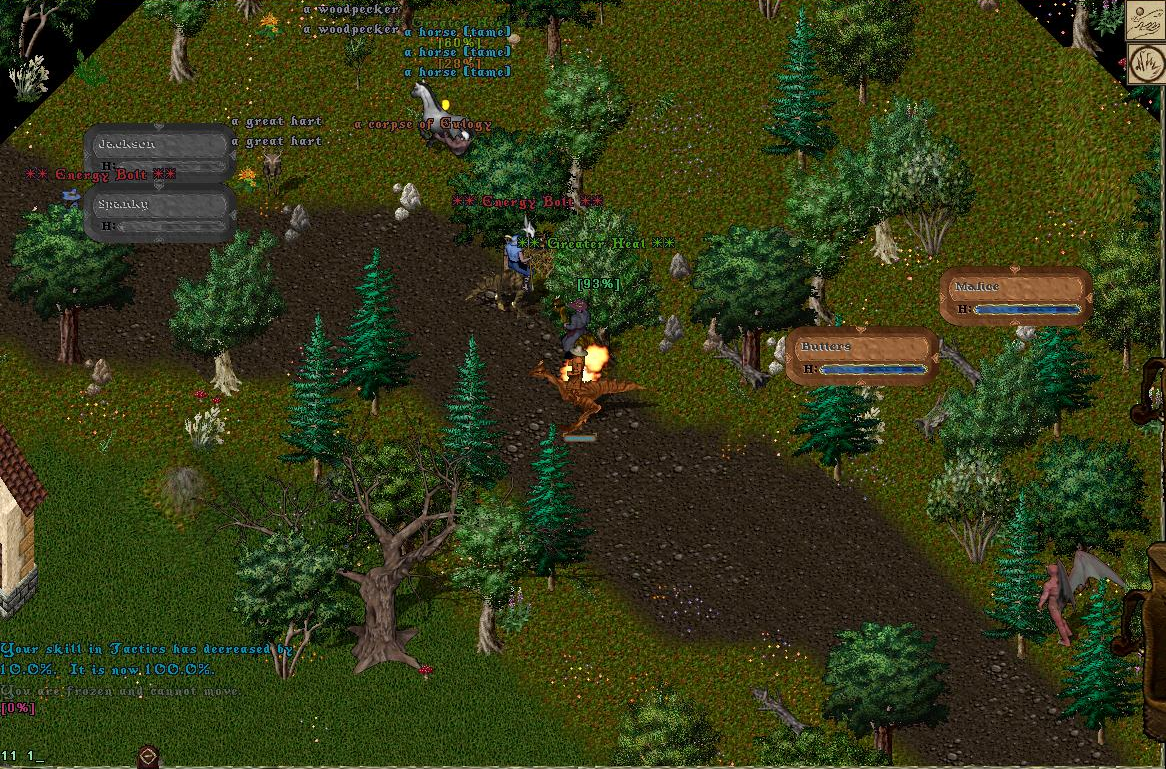1166x769 pixels.
Task: Select Spanky's status bar
Action: 160,214
